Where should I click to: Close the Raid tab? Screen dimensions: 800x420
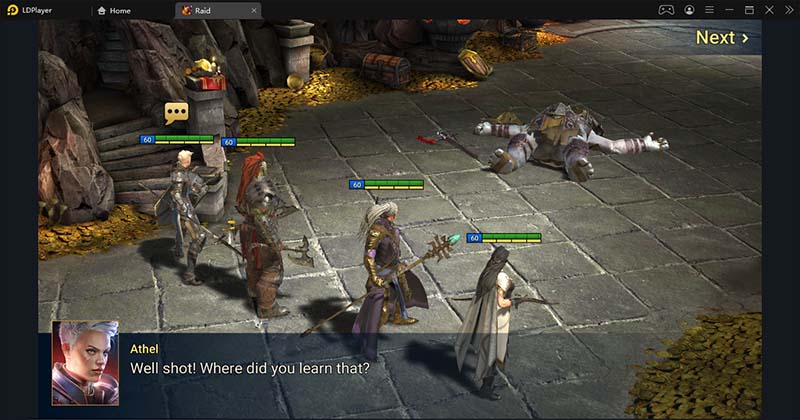point(254,10)
